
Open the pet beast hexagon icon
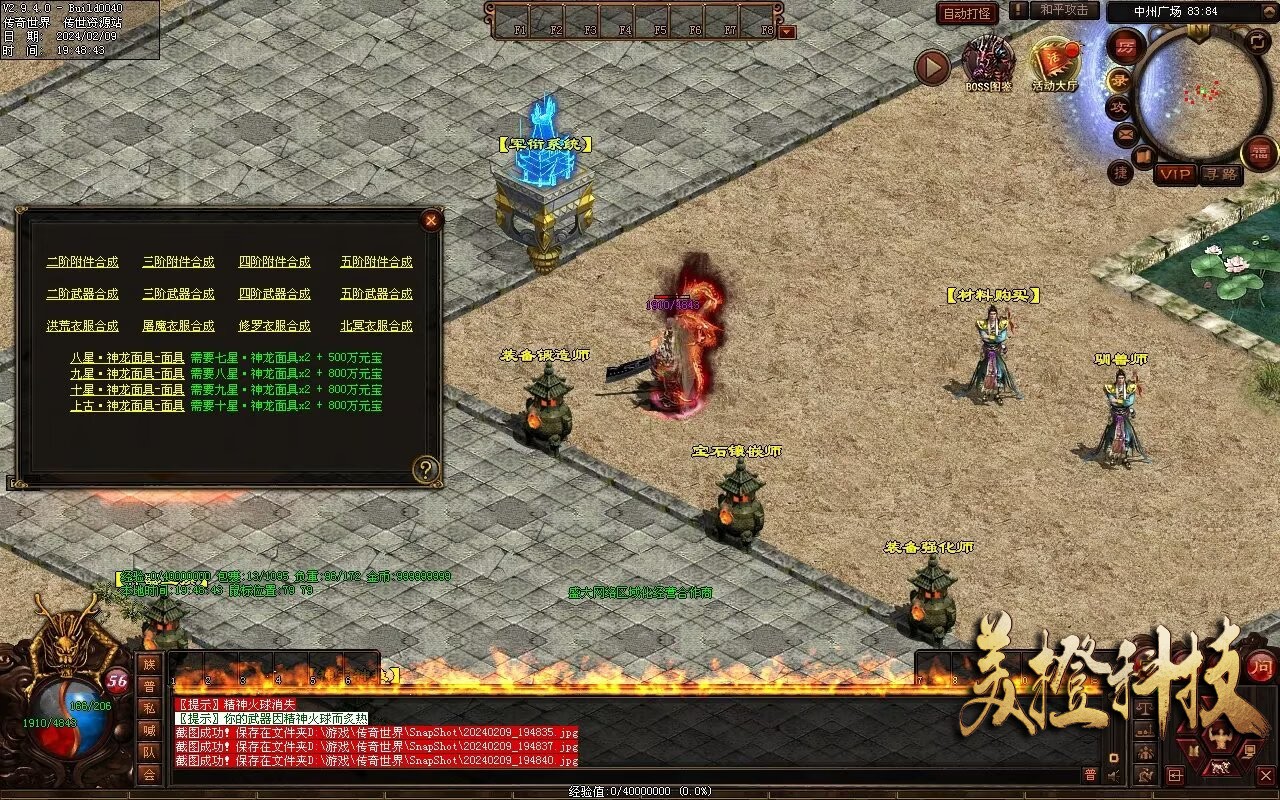coord(1218,768)
